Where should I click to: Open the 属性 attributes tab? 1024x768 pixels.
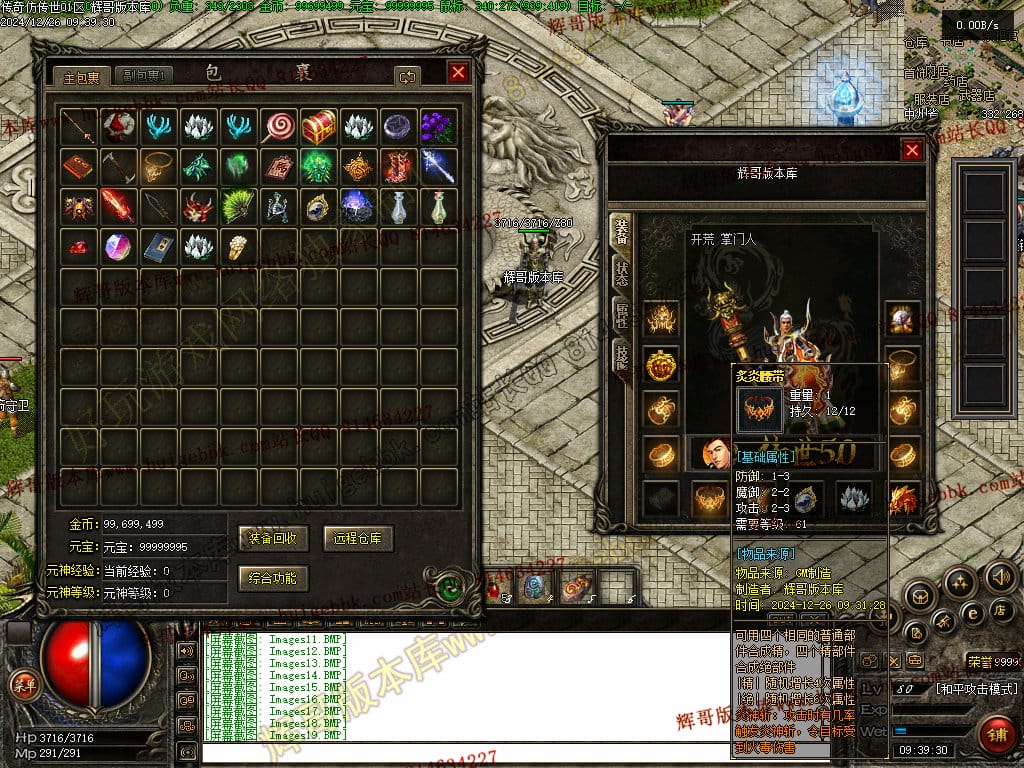(621, 317)
